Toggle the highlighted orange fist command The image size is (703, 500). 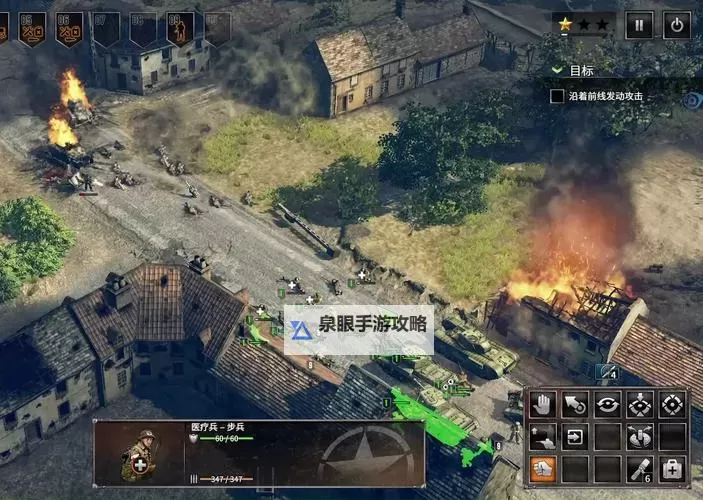[542, 469]
